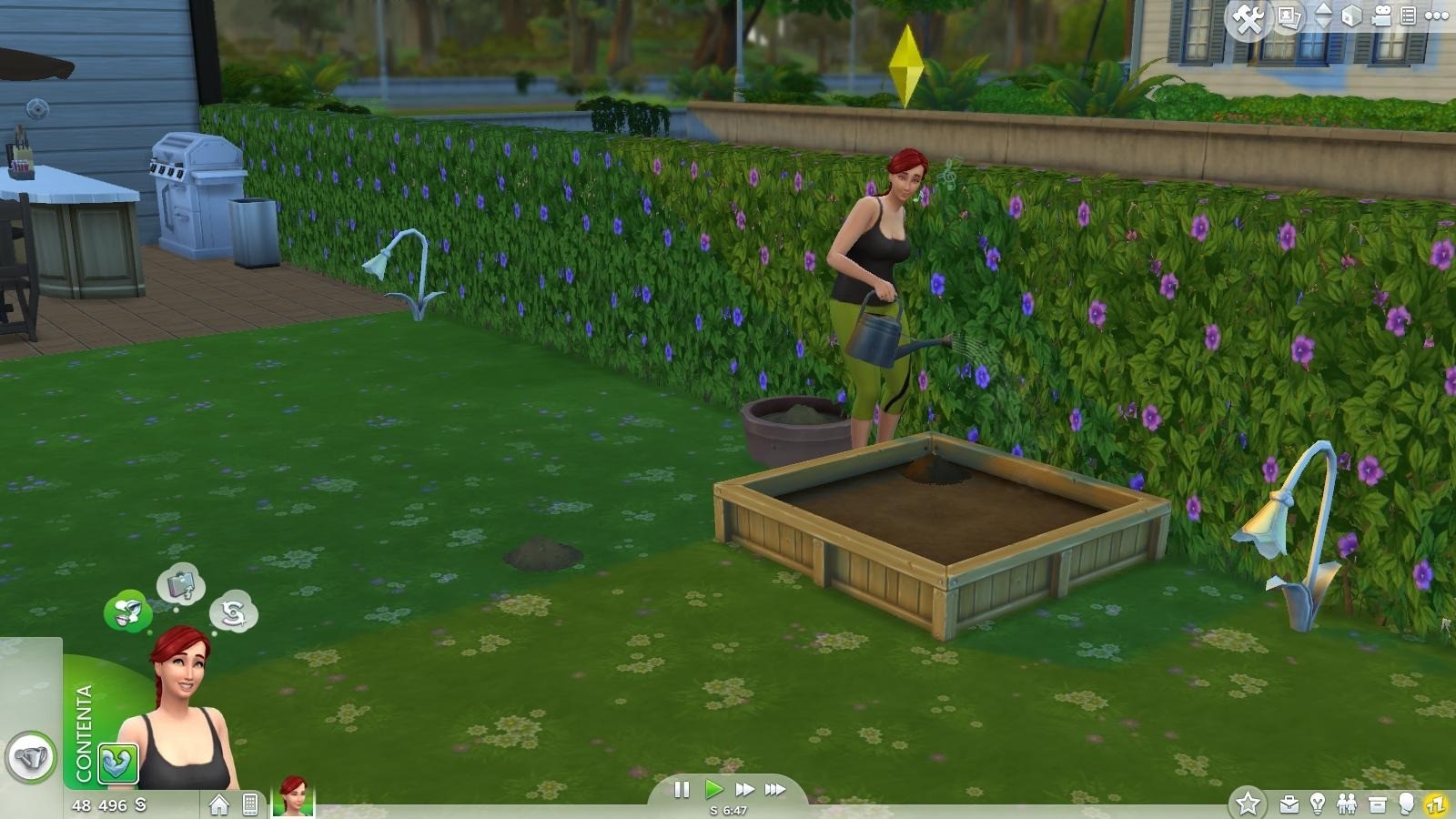1456x819 pixels.
Task: Open the Sim's phone icon
Action: click(x=249, y=804)
